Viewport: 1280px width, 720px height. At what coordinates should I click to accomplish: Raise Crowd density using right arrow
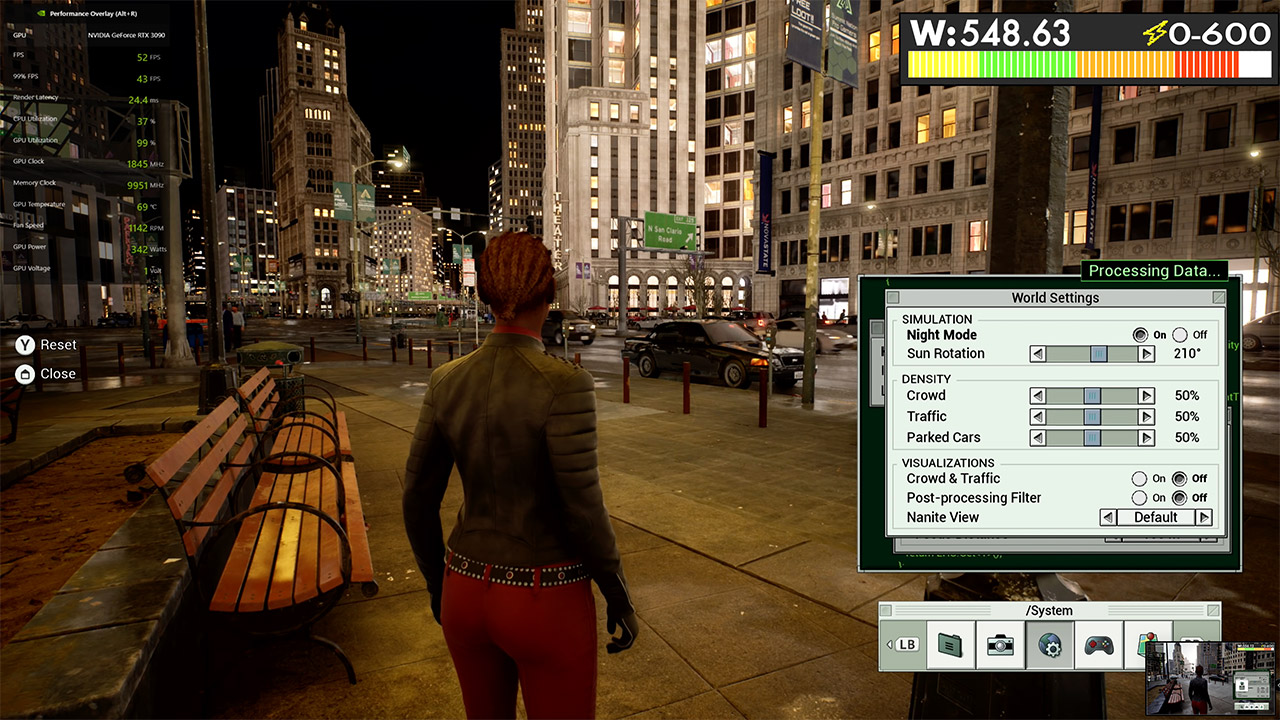click(x=1146, y=396)
